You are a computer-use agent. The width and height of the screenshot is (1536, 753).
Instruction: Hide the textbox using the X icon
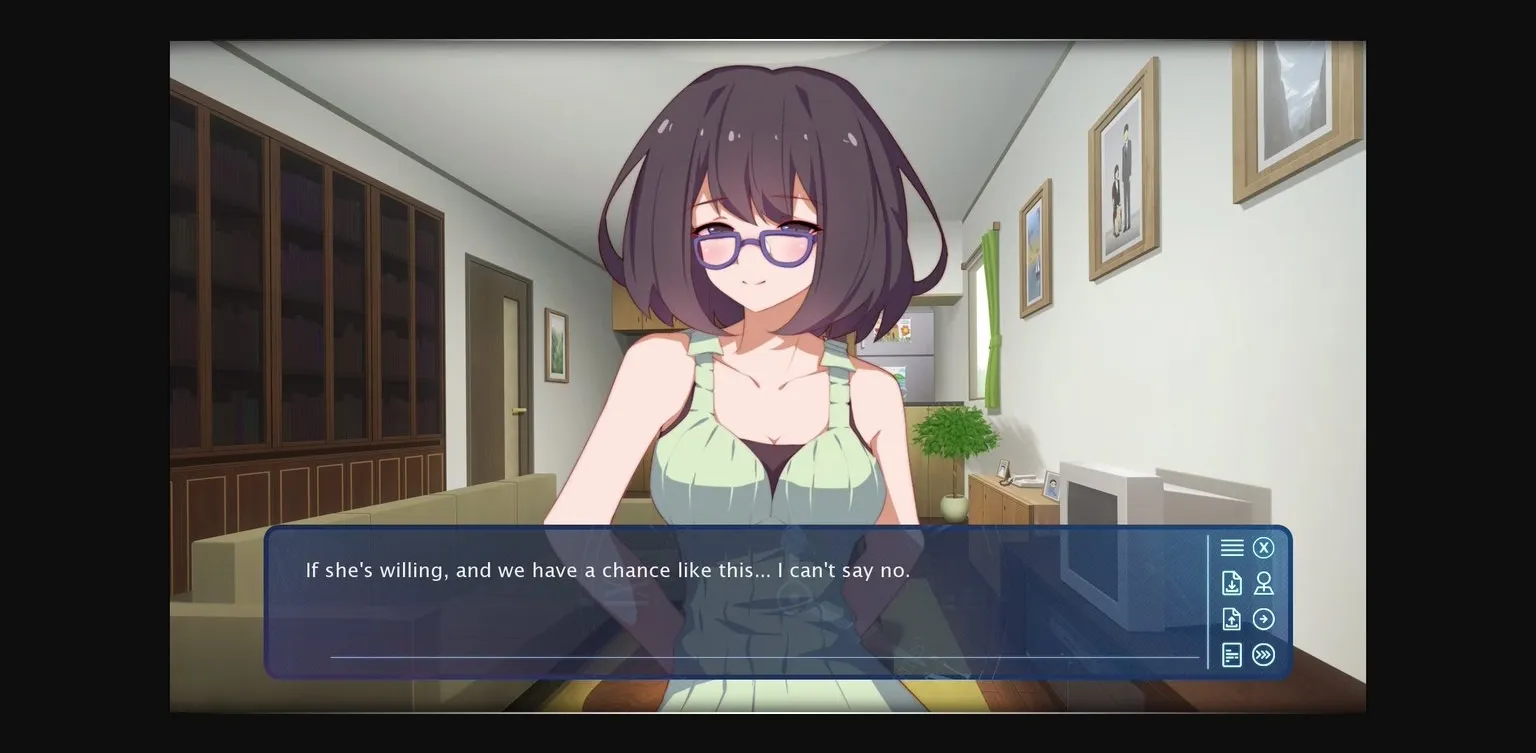tap(1264, 547)
